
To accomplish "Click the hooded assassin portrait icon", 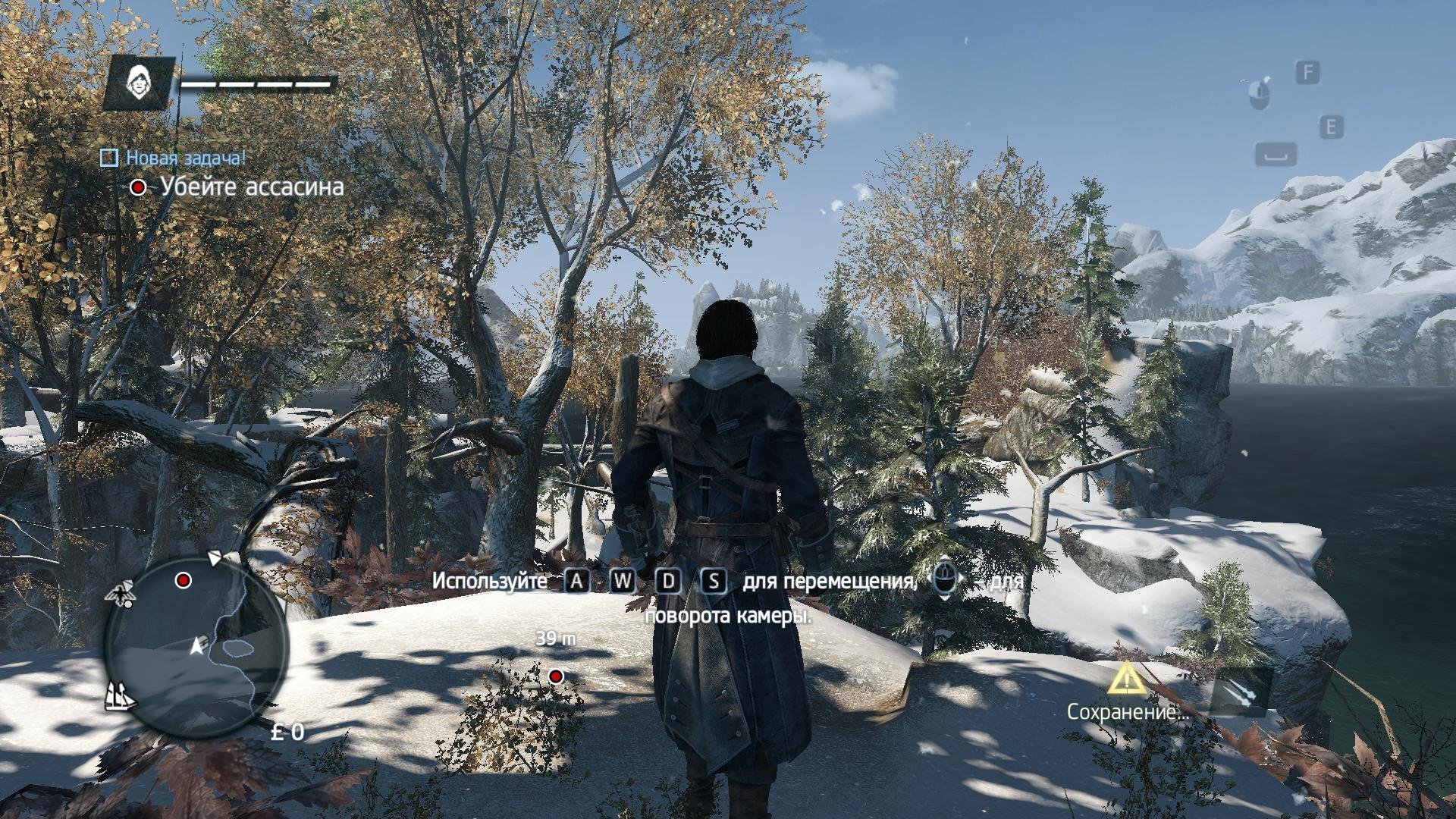I will 139,80.
